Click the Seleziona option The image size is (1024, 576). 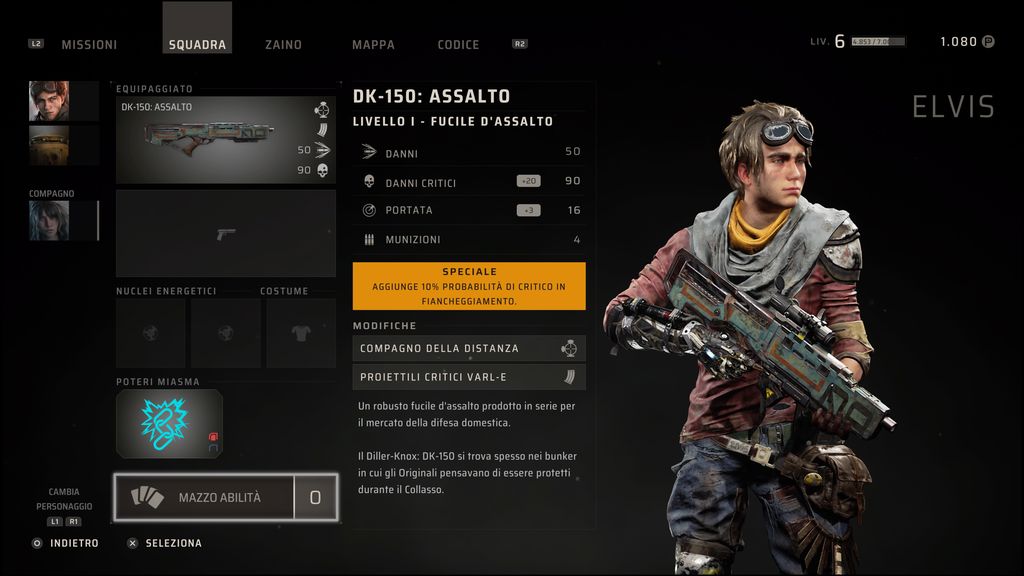173,543
